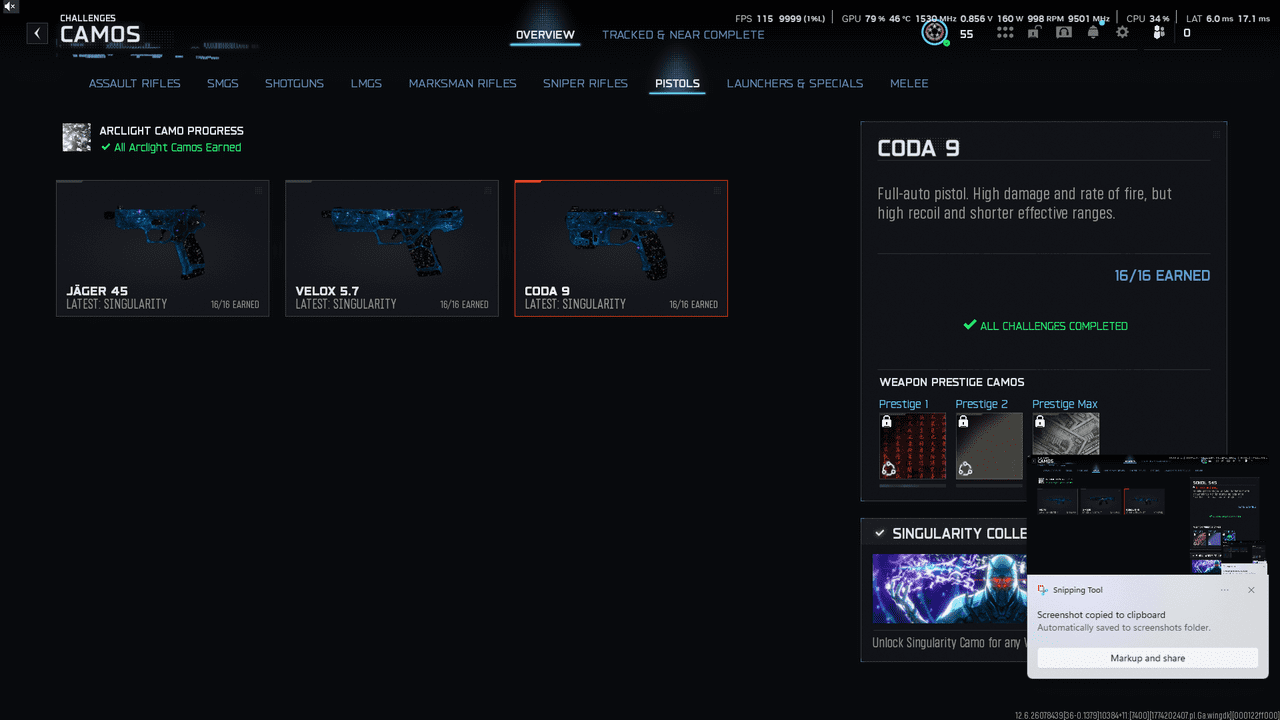Click the apps grid icon near the bell
The height and width of the screenshot is (720, 1280).
(x=1005, y=32)
